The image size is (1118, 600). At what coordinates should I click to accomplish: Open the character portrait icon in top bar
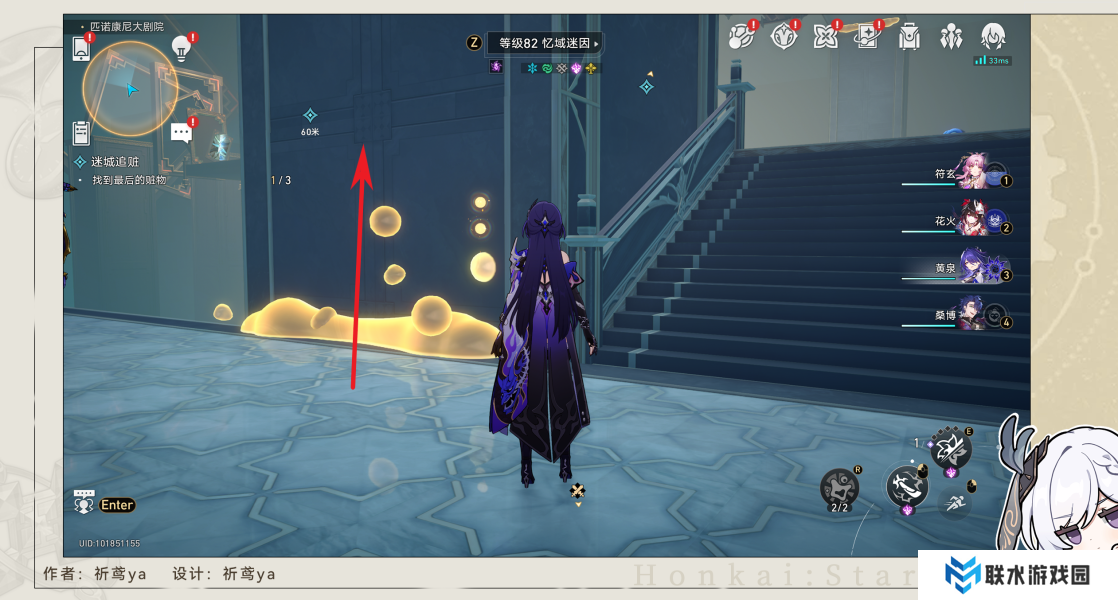(x=992, y=37)
